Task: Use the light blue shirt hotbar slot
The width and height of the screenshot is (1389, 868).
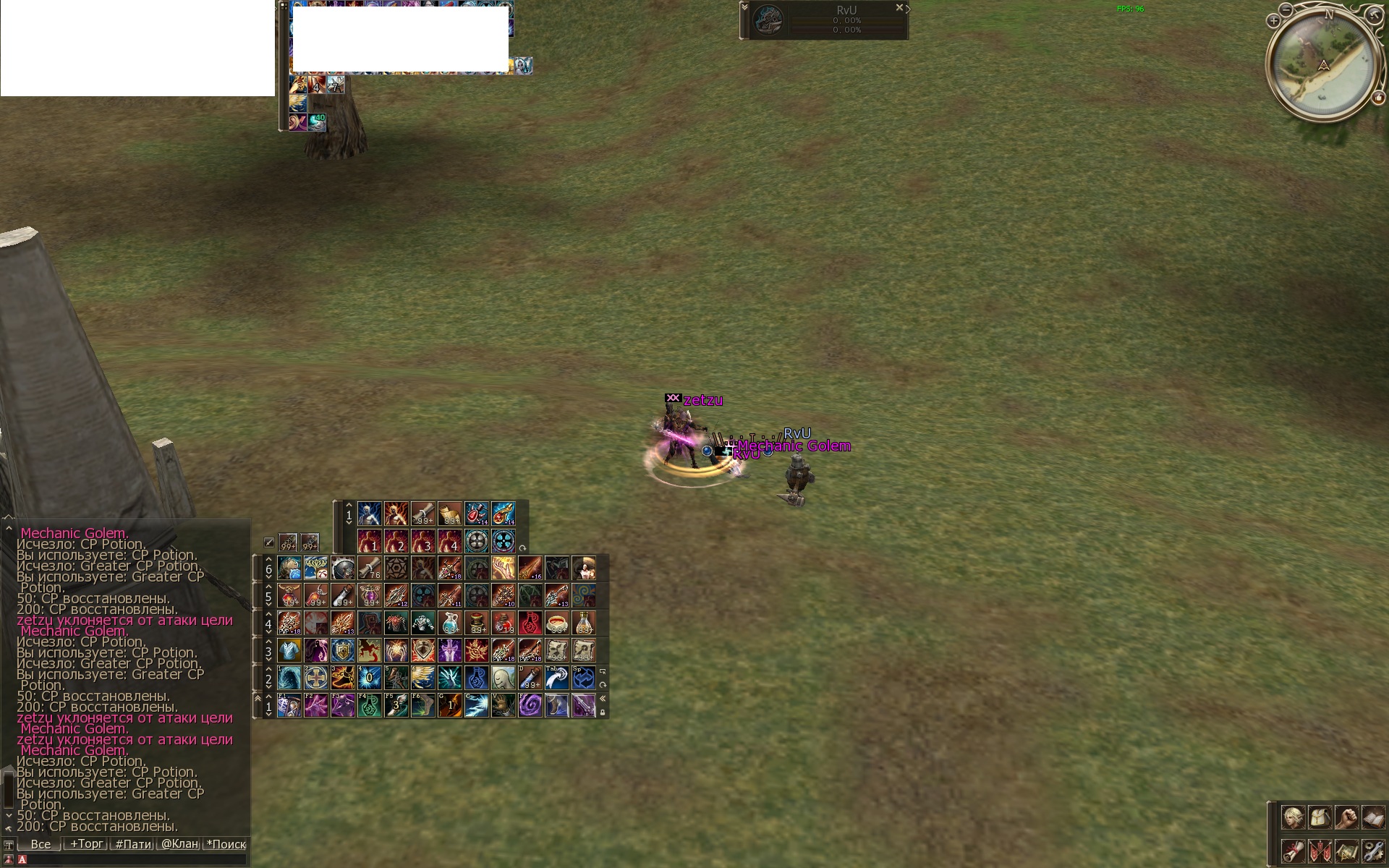Action: click(x=289, y=650)
